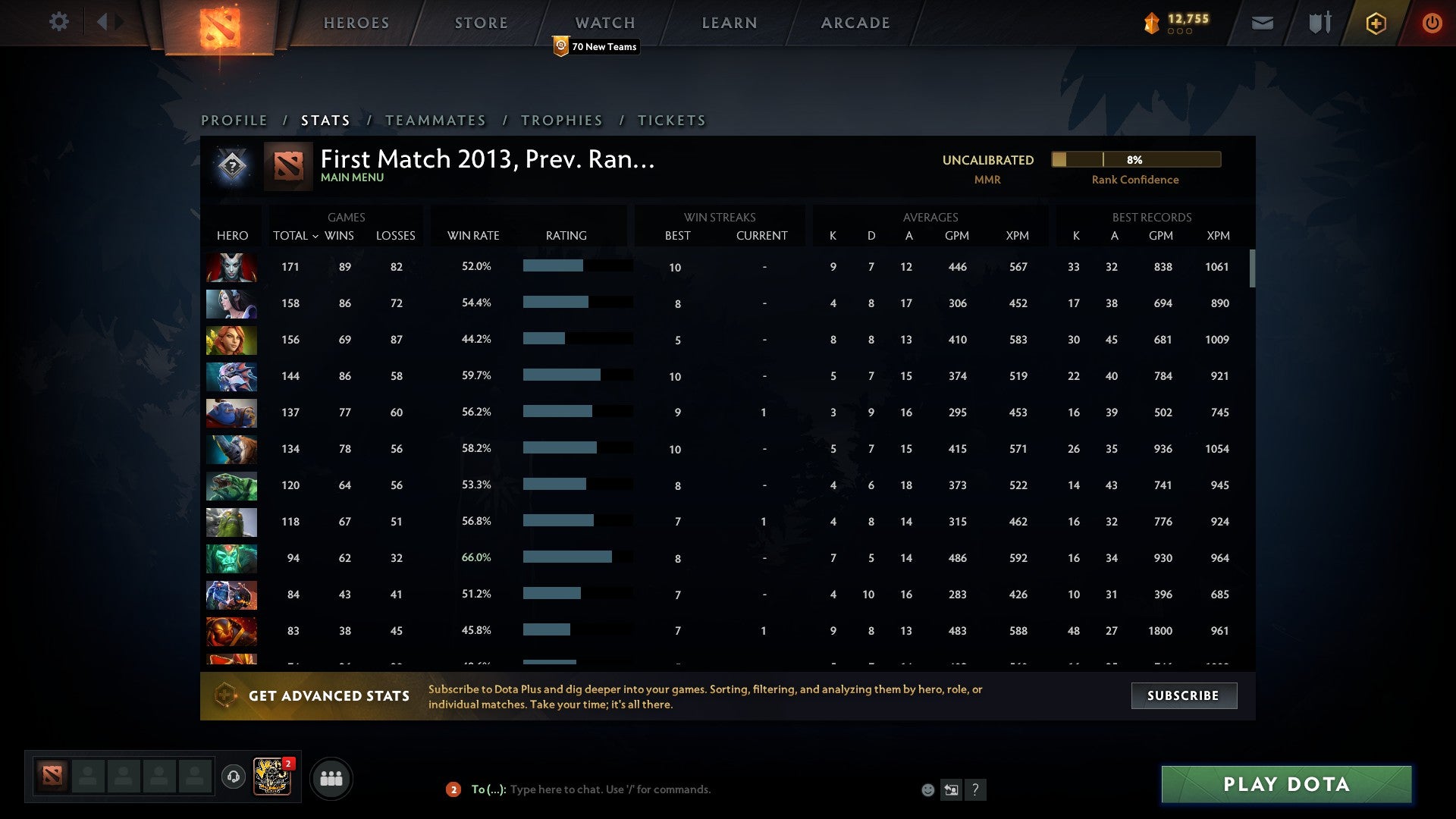This screenshot has height=819, width=1456.
Task: Open the HEROES menu
Action: pyautogui.click(x=356, y=23)
